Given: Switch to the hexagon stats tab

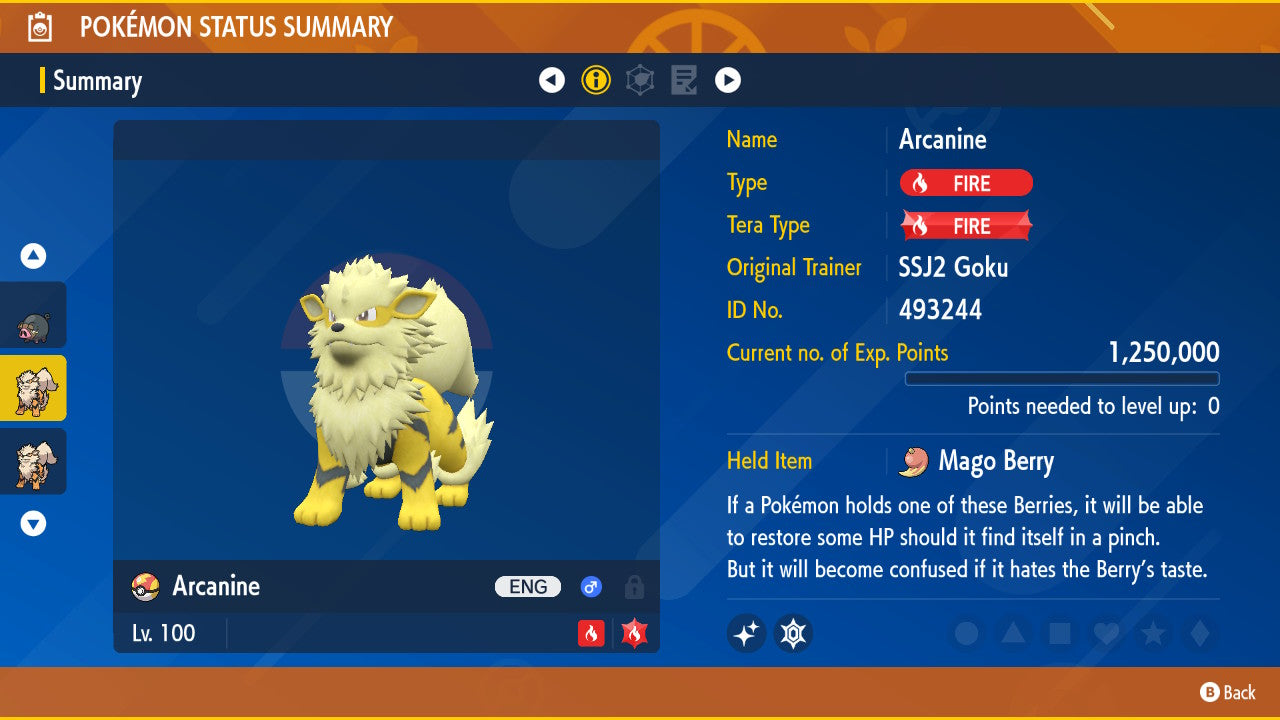Looking at the screenshot, I should 640,80.
